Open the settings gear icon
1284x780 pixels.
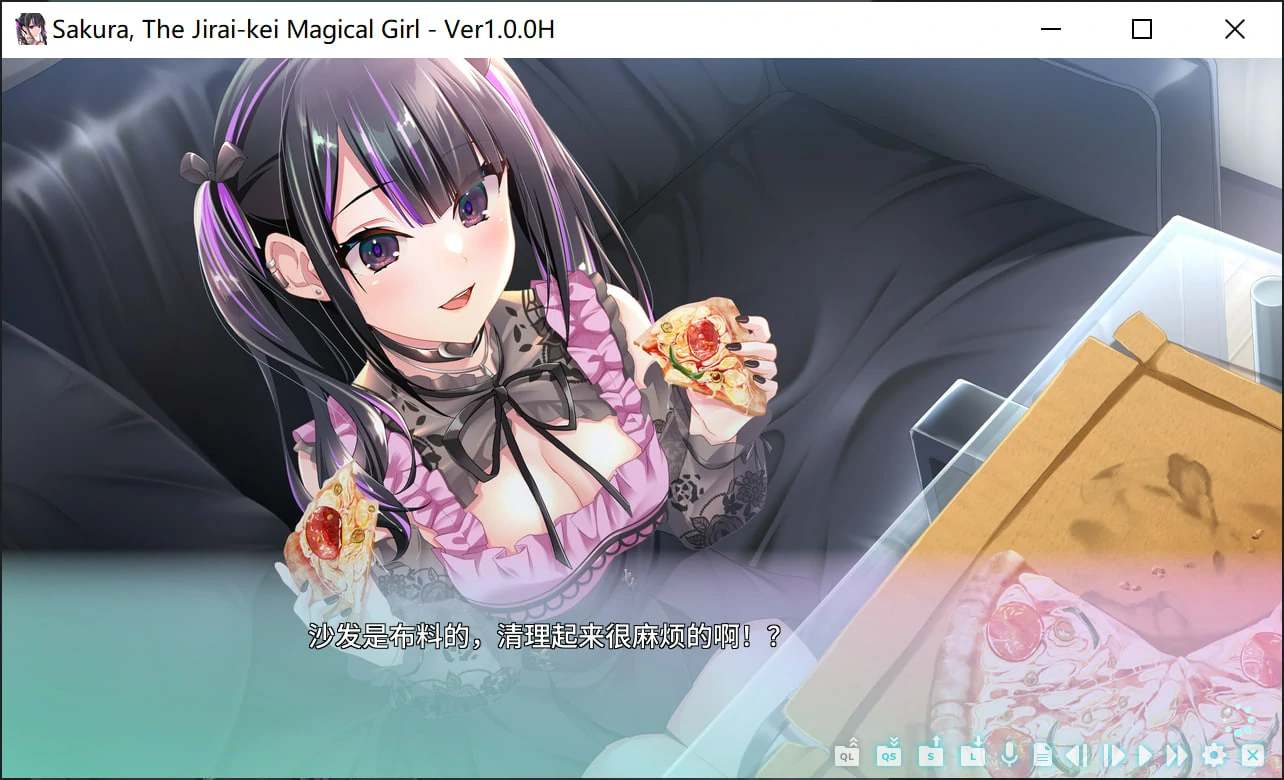click(x=1214, y=757)
